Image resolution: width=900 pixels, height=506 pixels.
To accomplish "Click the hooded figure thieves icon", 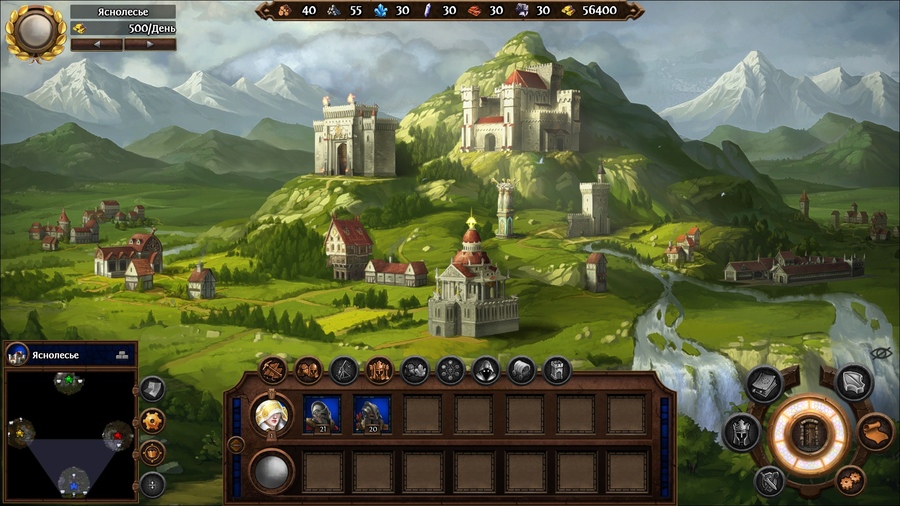I will [x=486, y=370].
